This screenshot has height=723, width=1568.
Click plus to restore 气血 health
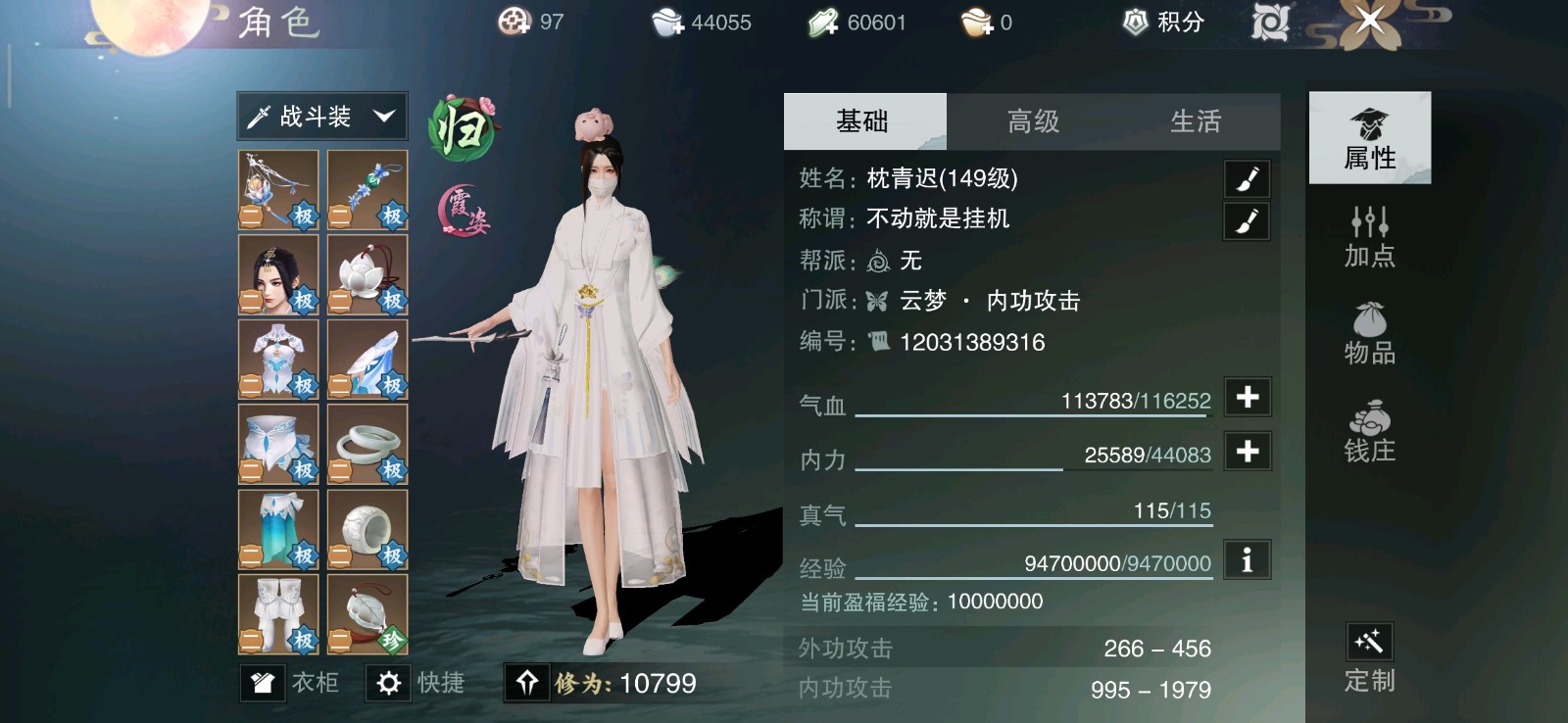pos(1247,398)
